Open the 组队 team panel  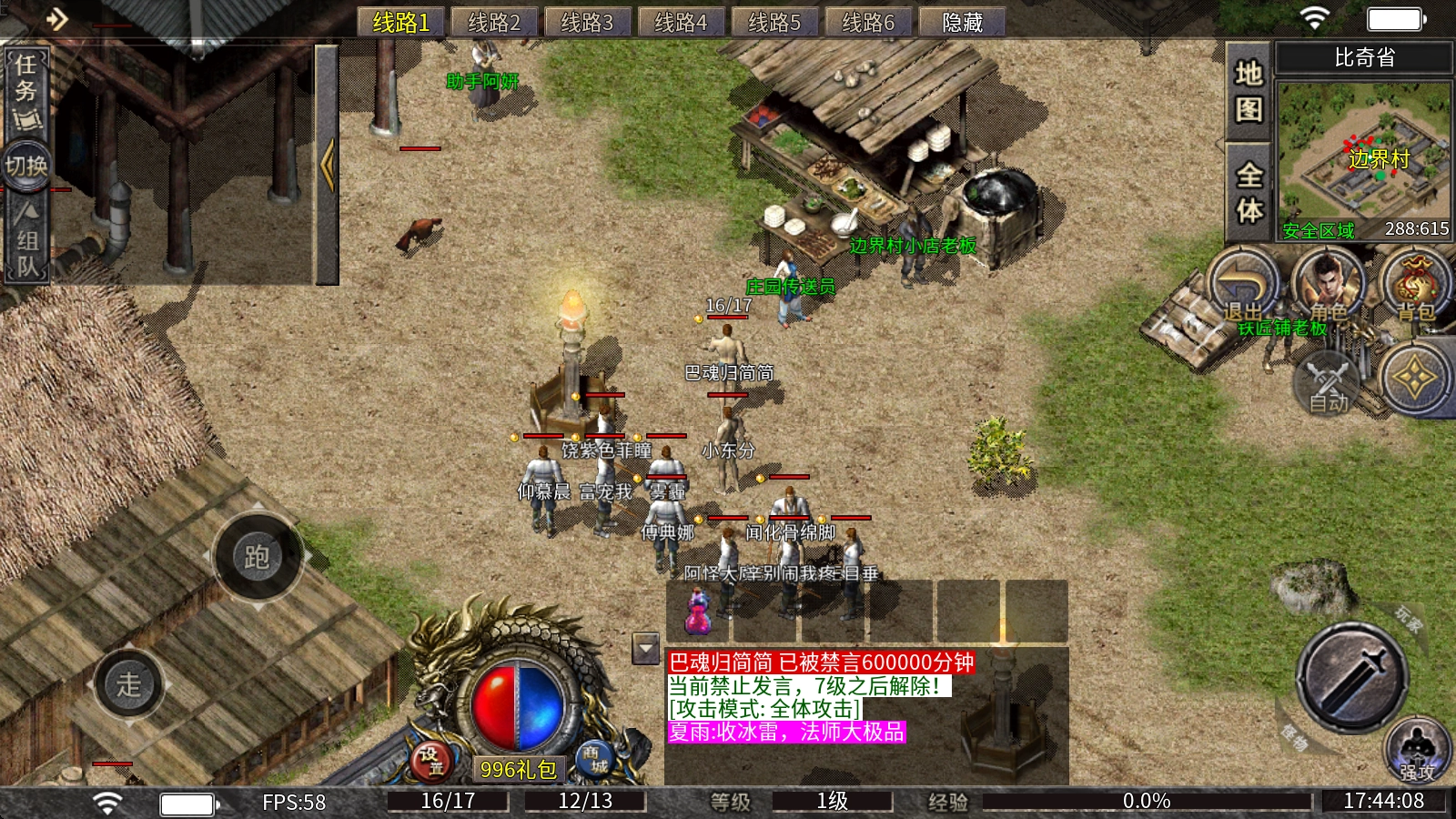(x=26, y=241)
